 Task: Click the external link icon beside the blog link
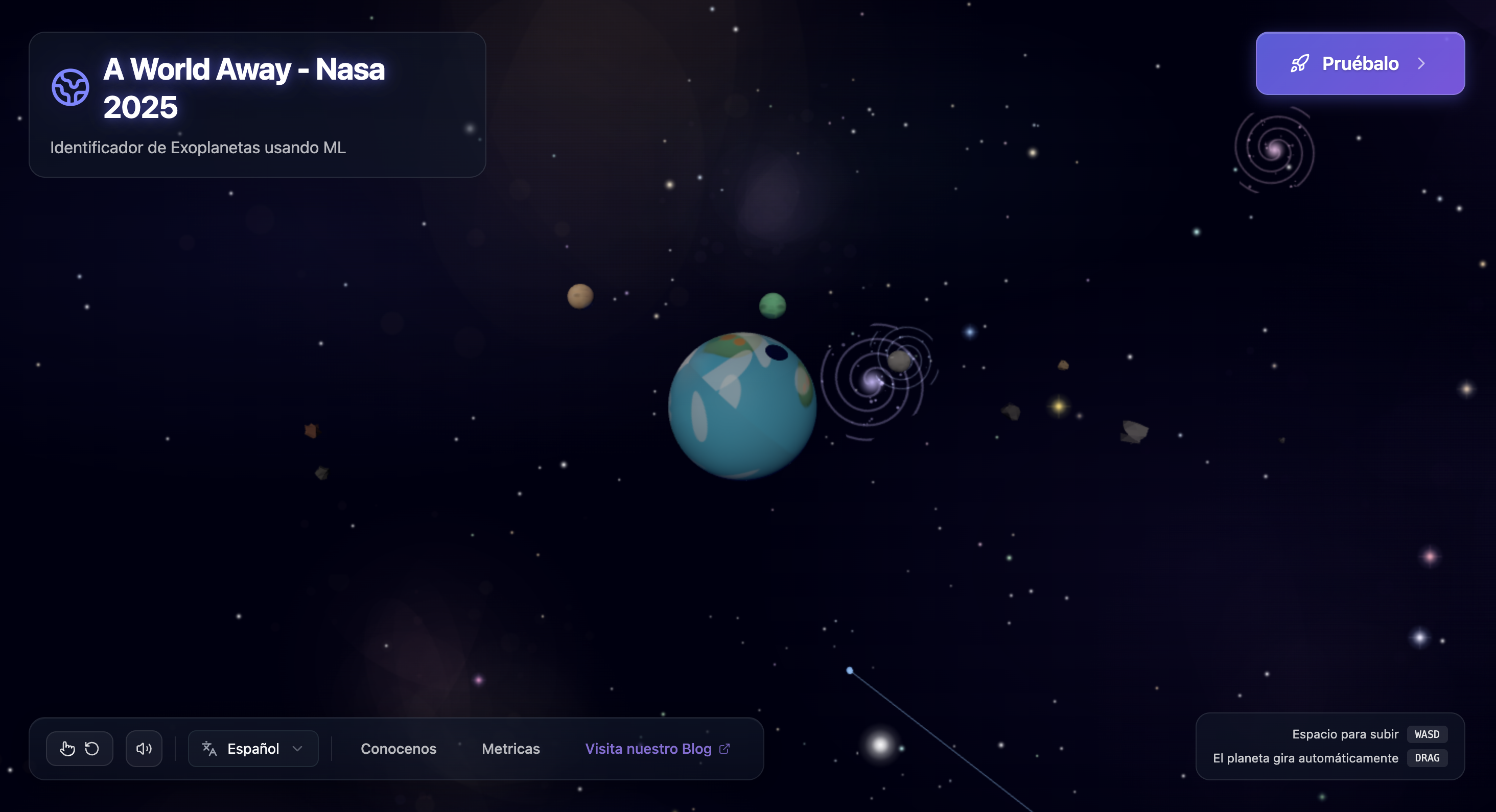[724, 749]
